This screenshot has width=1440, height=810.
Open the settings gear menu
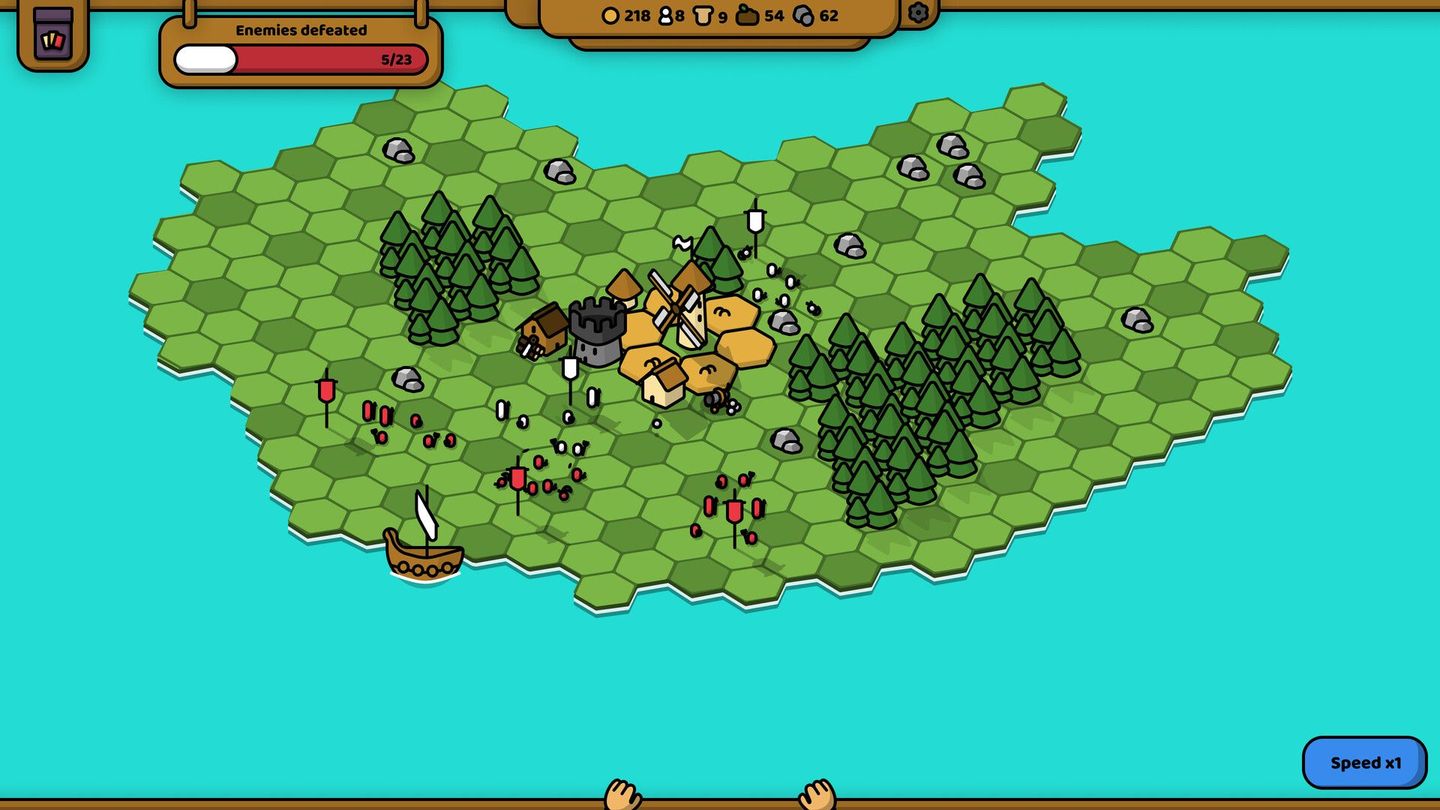click(919, 15)
